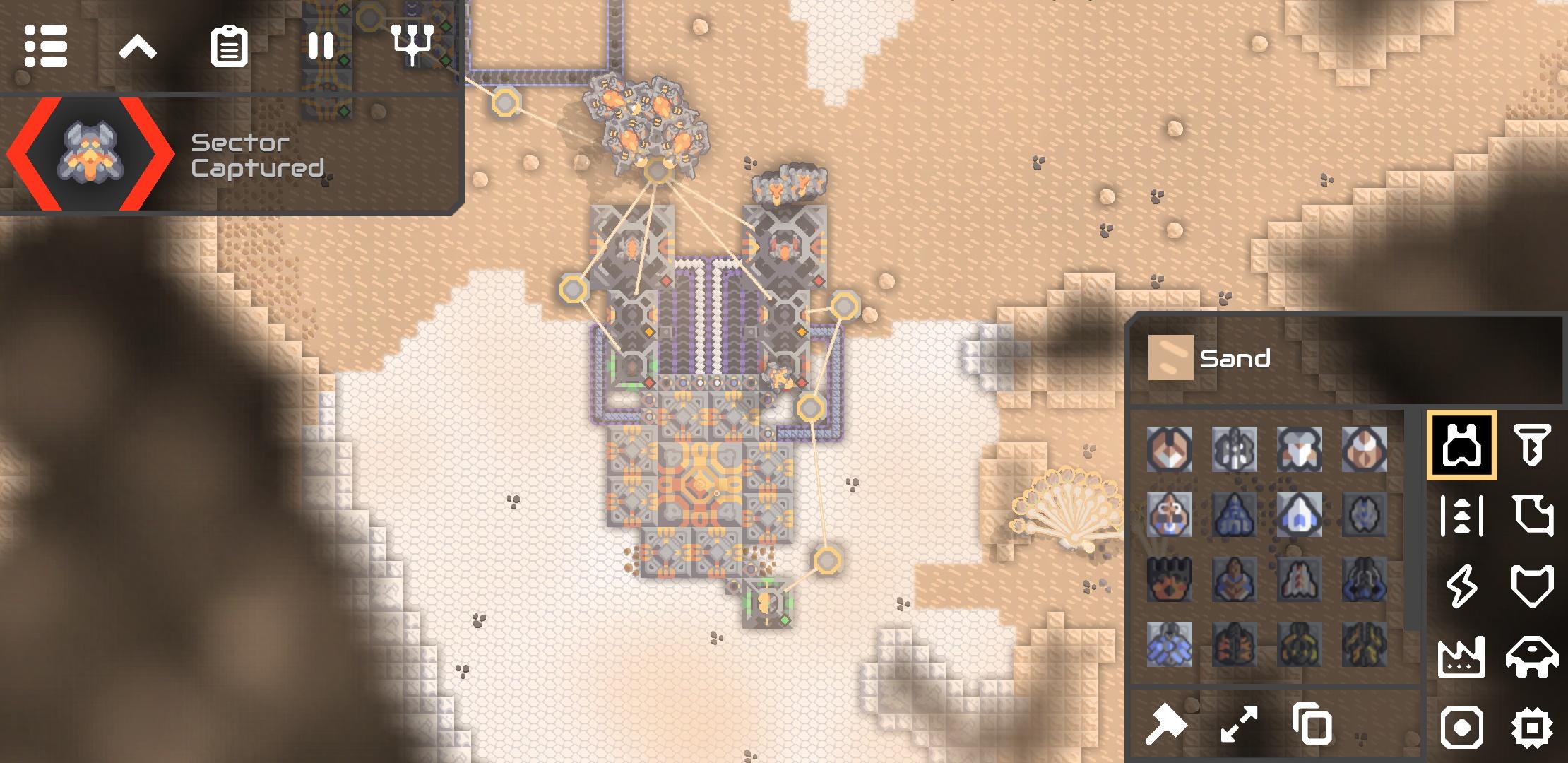Viewport: 1568px width, 763px height.
Task: Open the clipboard schematics icon
Action: point(229,47)
